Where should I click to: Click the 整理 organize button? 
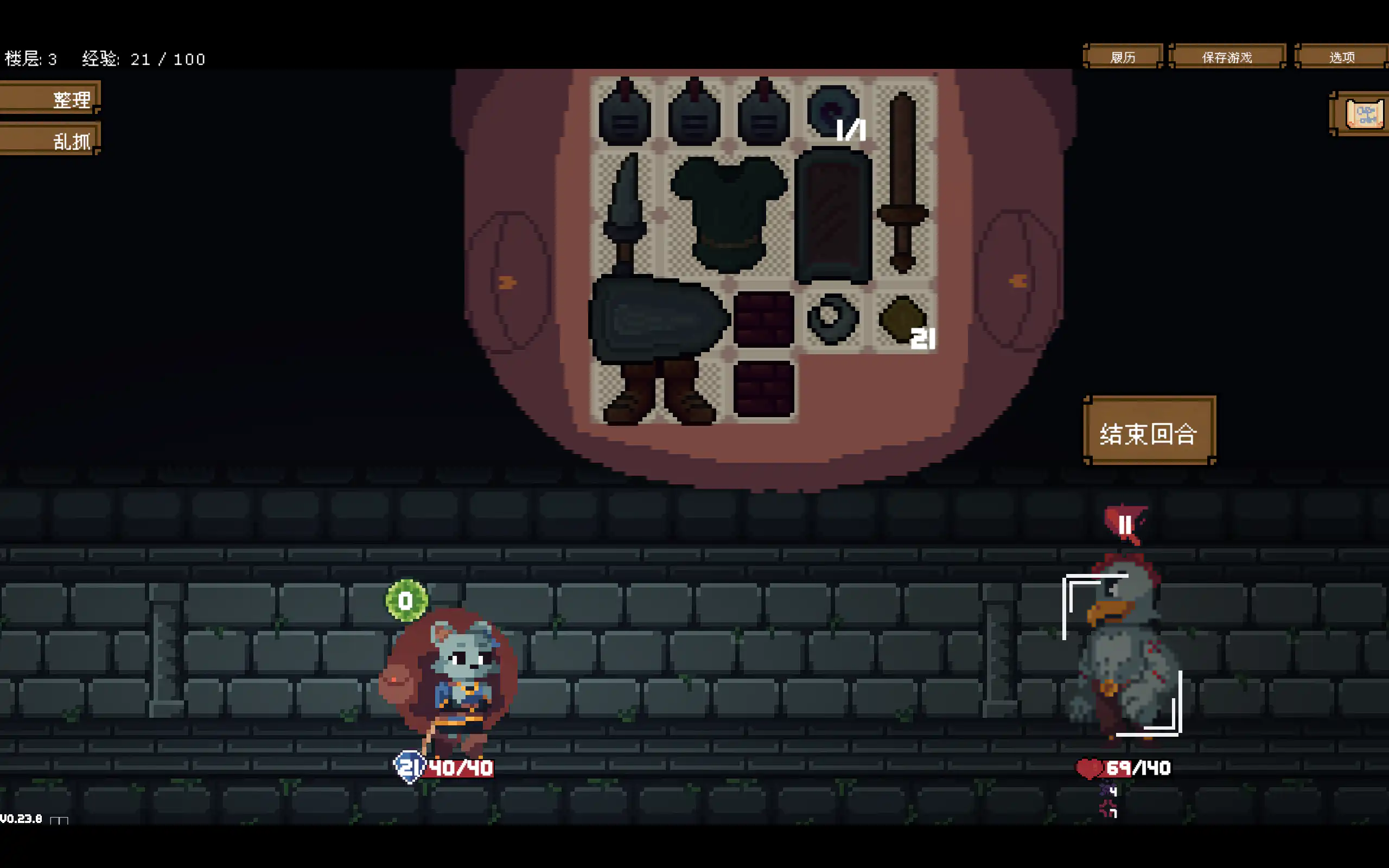[x=50, y=99]
